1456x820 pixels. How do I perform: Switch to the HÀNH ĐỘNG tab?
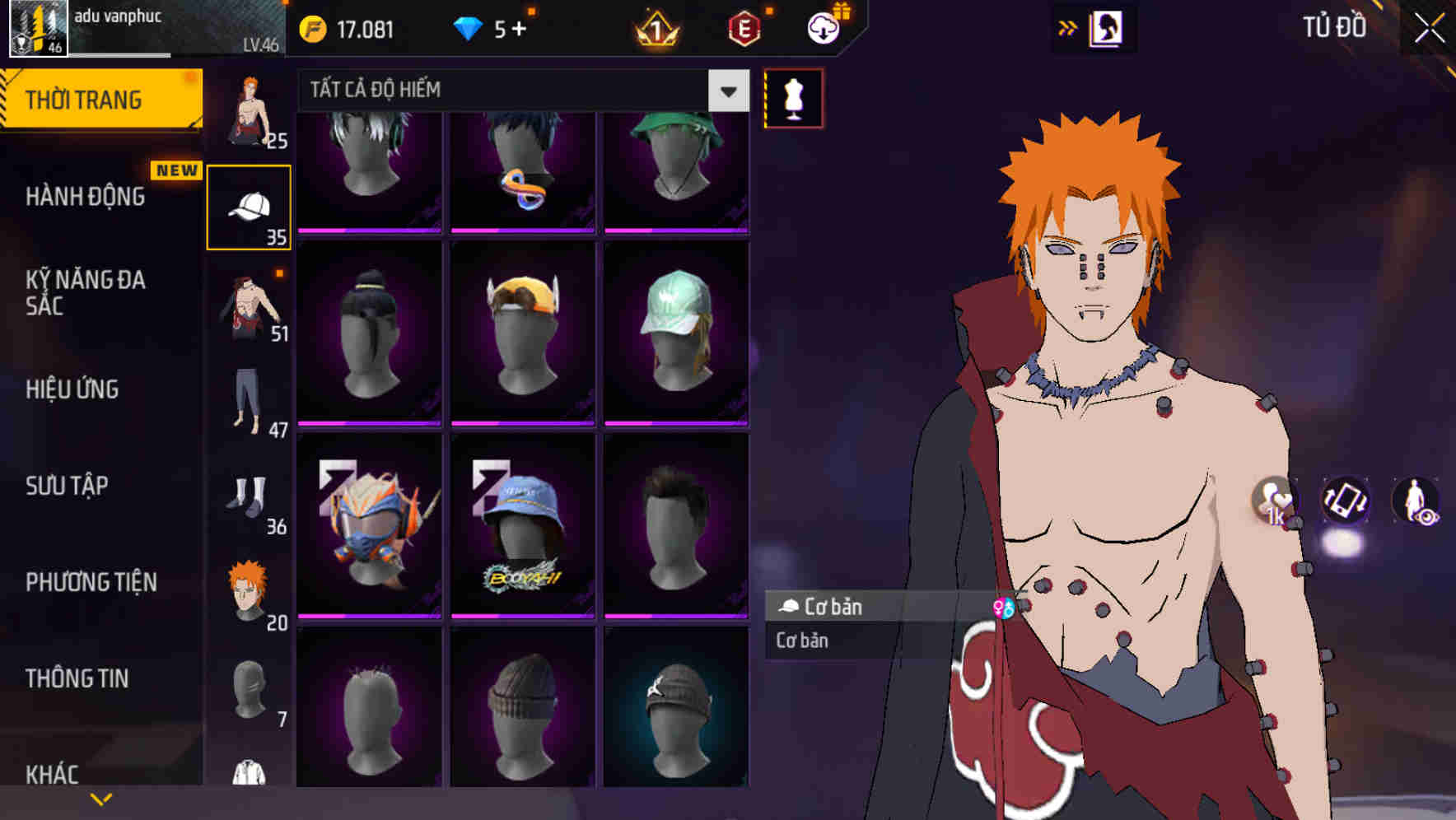tap(87, 197)
